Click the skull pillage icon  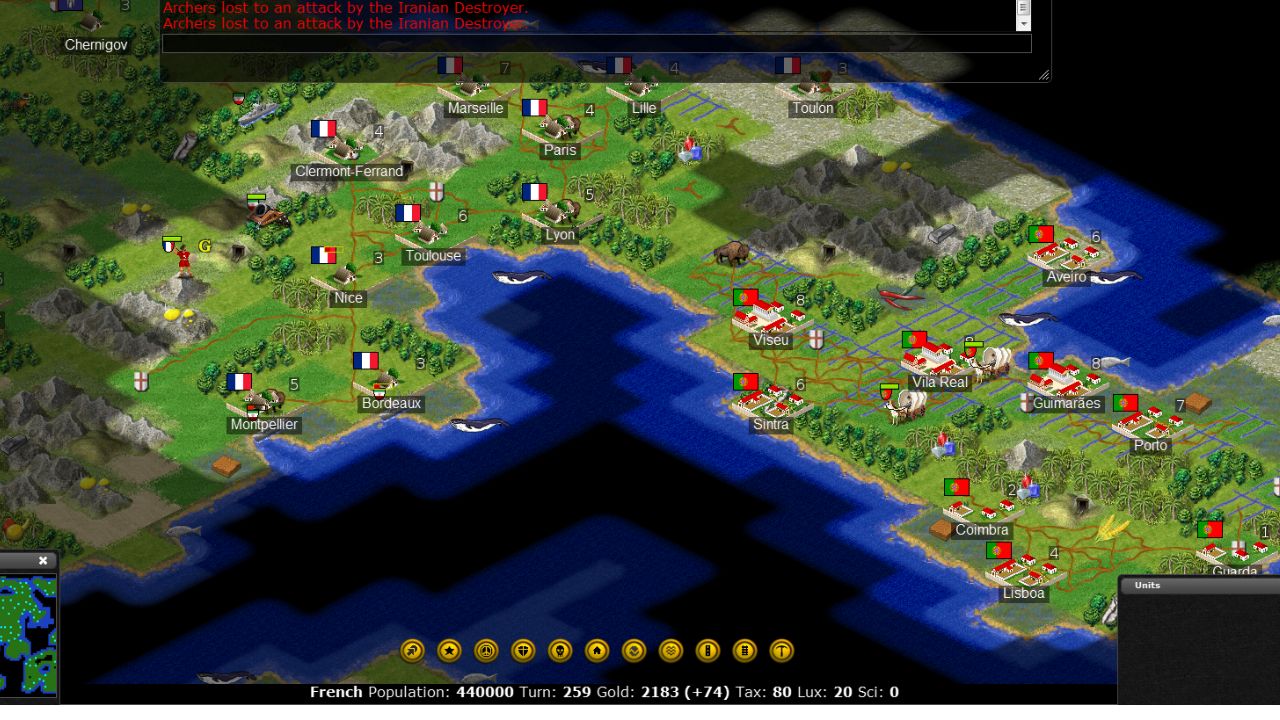pyautogui.click(x=559, y=650)
